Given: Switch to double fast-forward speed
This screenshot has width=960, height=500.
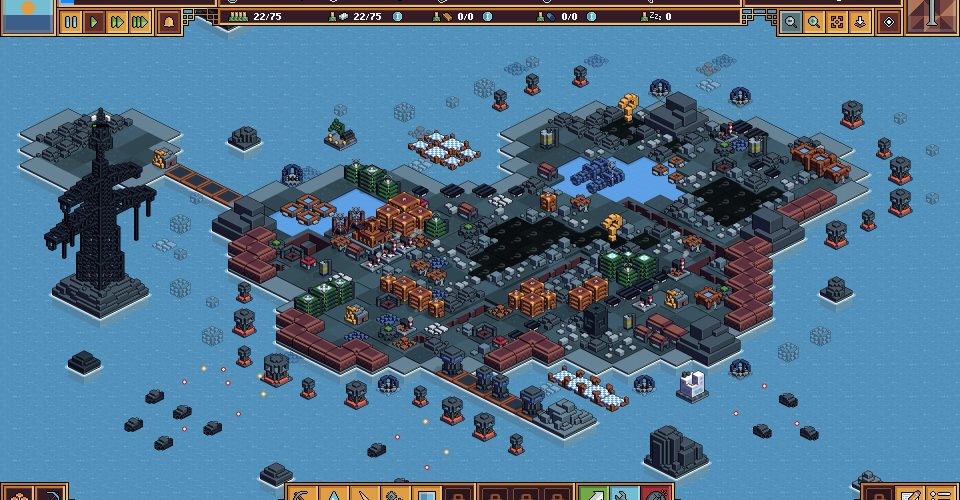Looking at the screenshot, I should (117, 21).
